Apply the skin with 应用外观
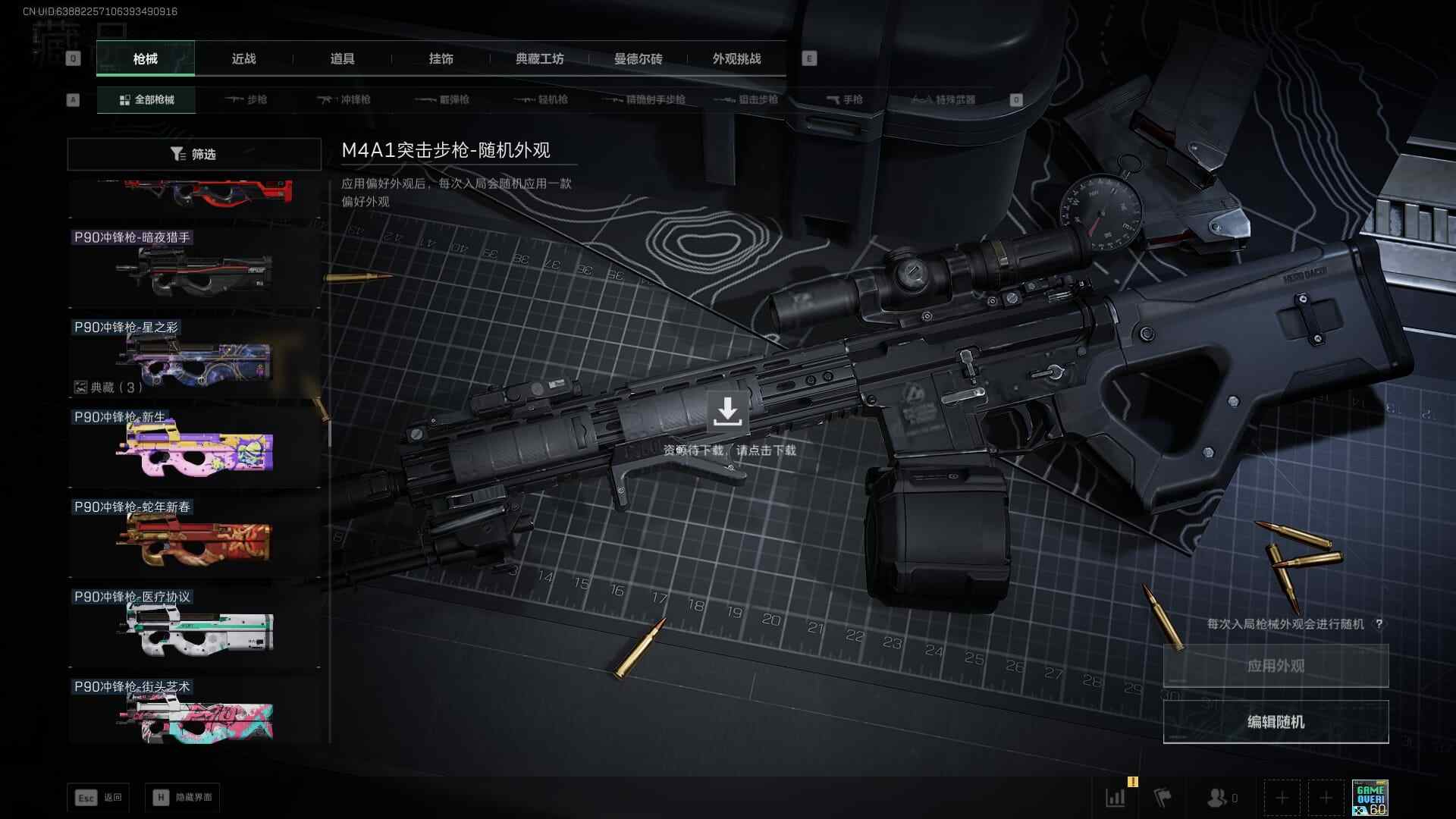1456x819 pixels. pos(1276,666)
